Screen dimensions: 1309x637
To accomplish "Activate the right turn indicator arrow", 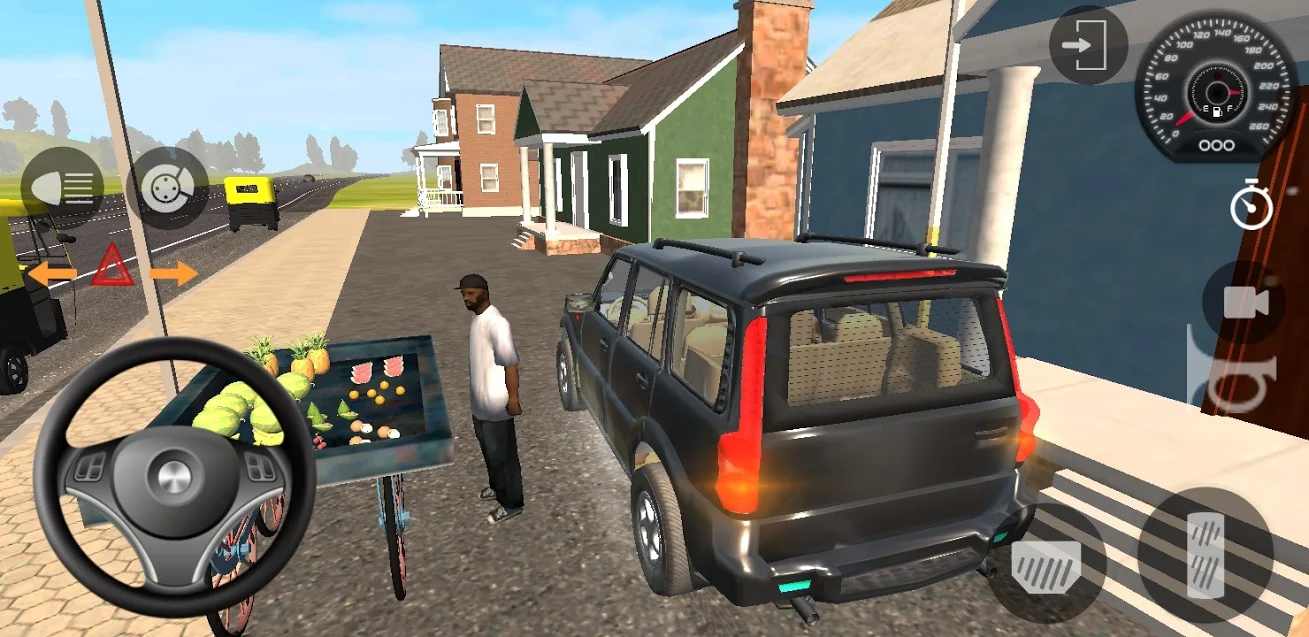I will [174, 272].
